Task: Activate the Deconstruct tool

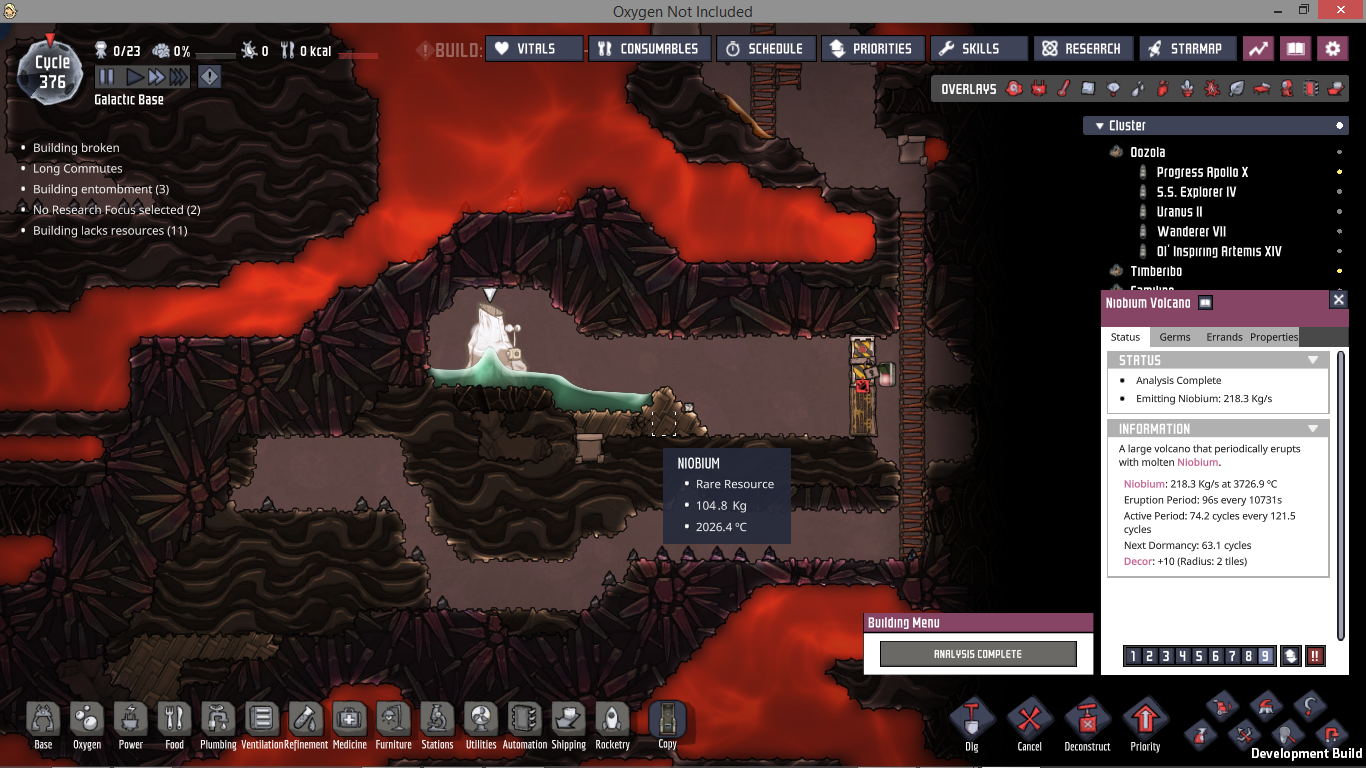Action: (1087, 722)
